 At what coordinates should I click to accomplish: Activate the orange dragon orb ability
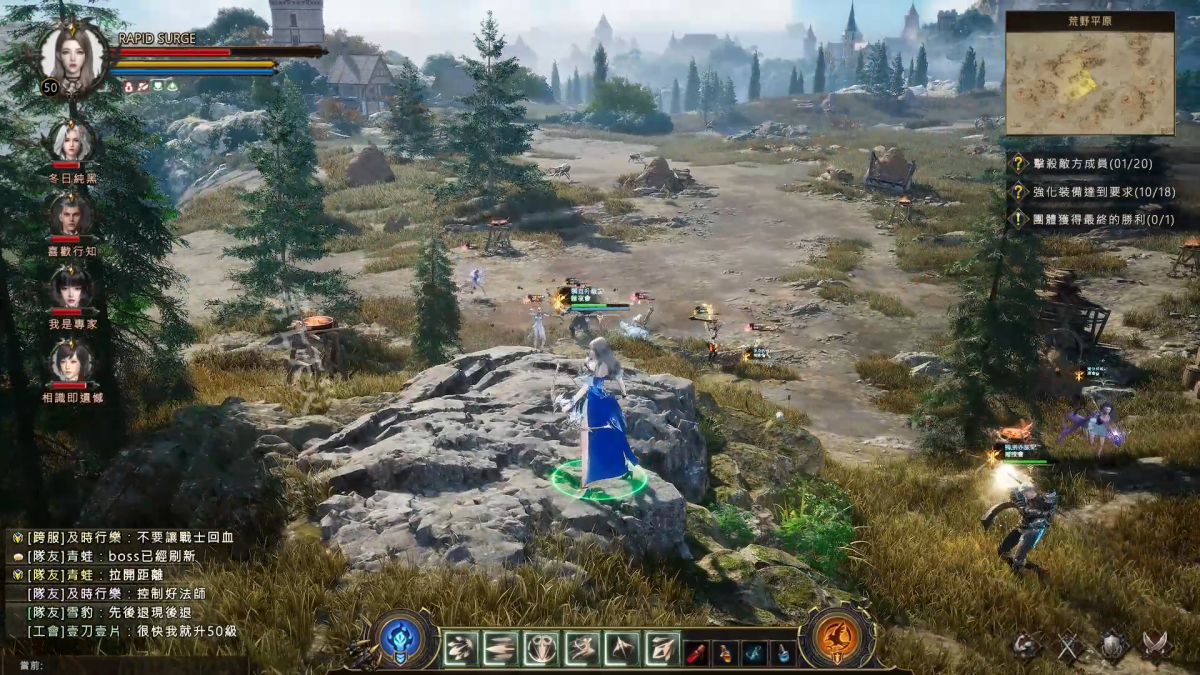[836, 639]
